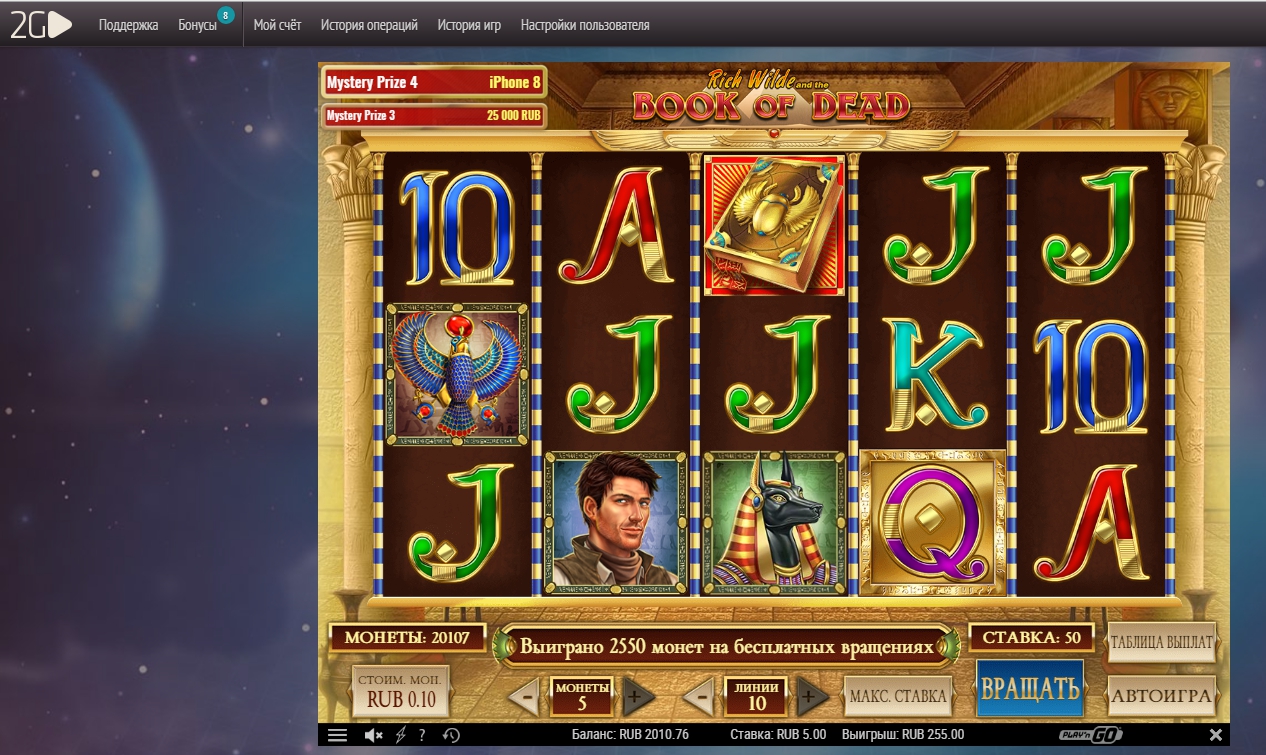Open the question mark help icon
1266x755 pixels.
(x=422, y=735)
